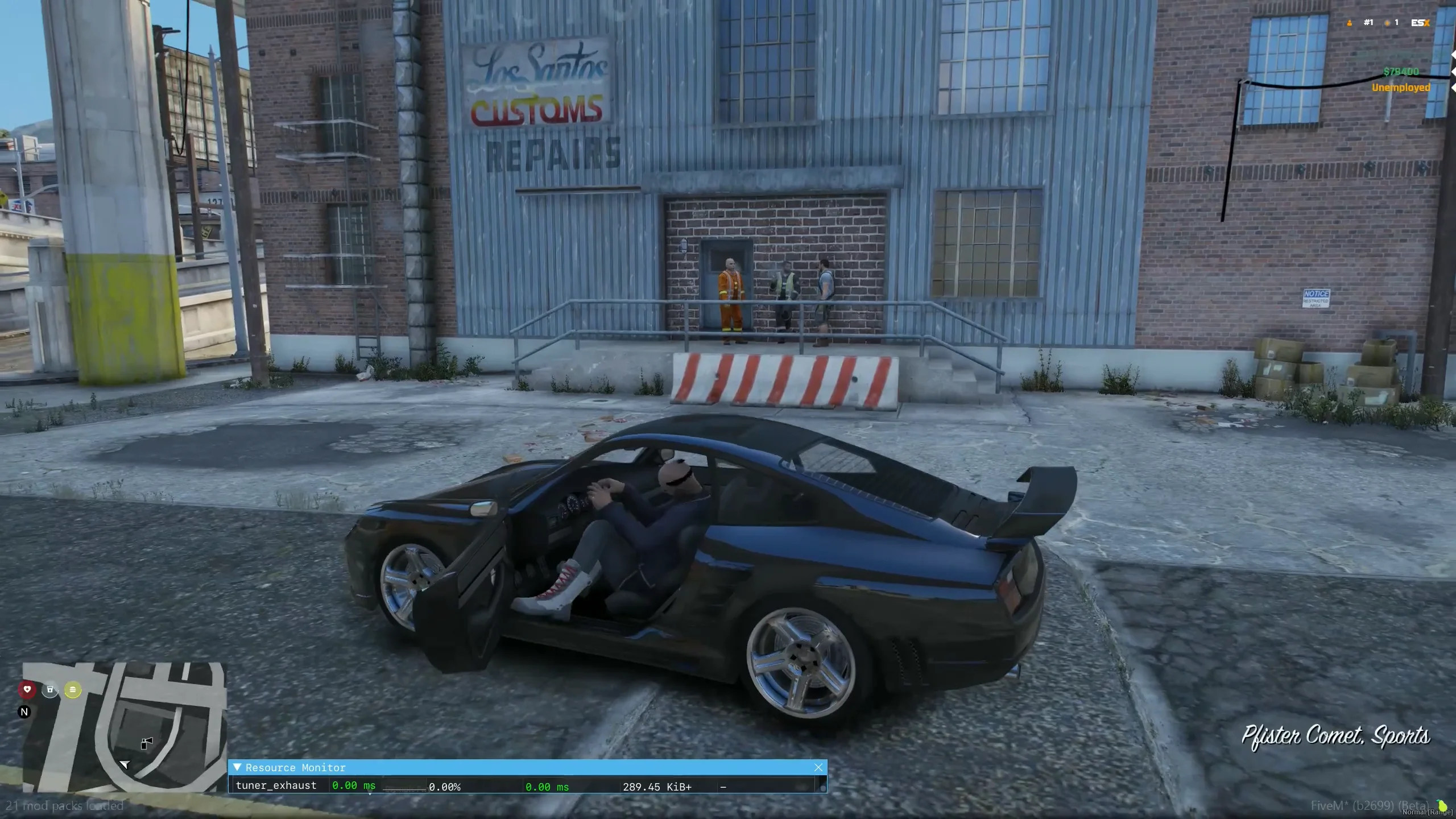Click the ESX logo in the HUD
Screen dimensions: 1456x819
1420,23
